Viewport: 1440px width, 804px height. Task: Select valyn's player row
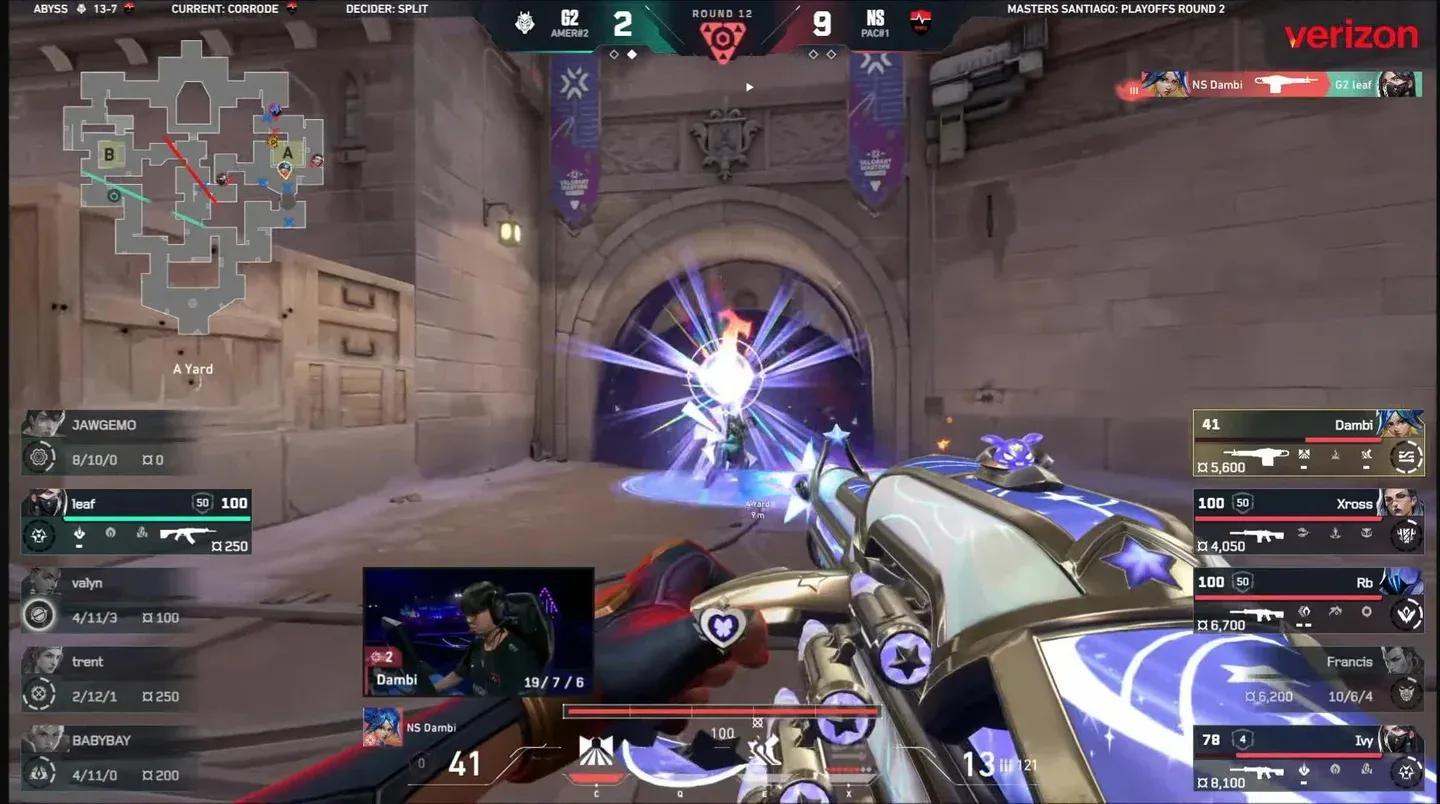coord(110,600)
